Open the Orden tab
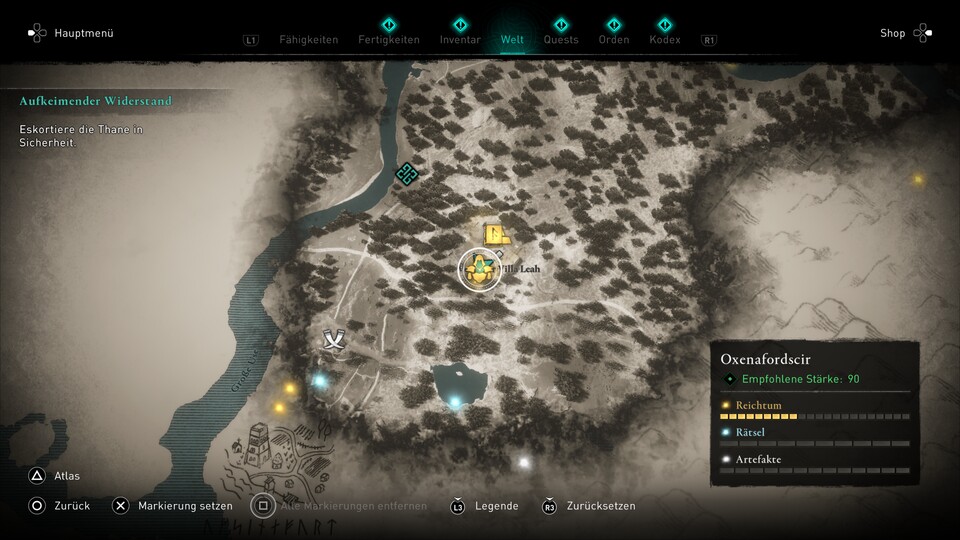960x540 pixels. pos(614,40)
